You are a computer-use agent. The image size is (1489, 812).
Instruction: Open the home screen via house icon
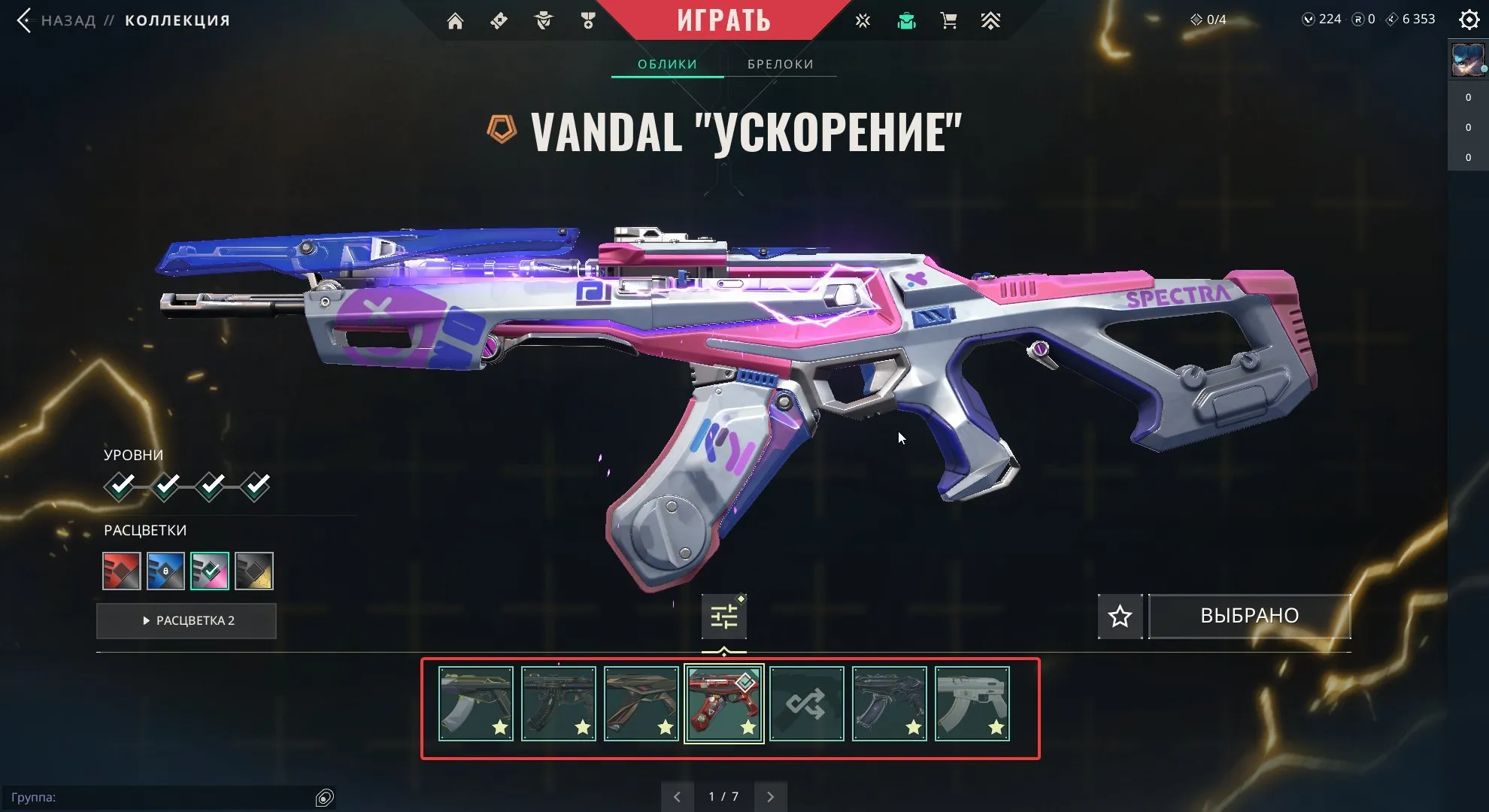point(456,20)
